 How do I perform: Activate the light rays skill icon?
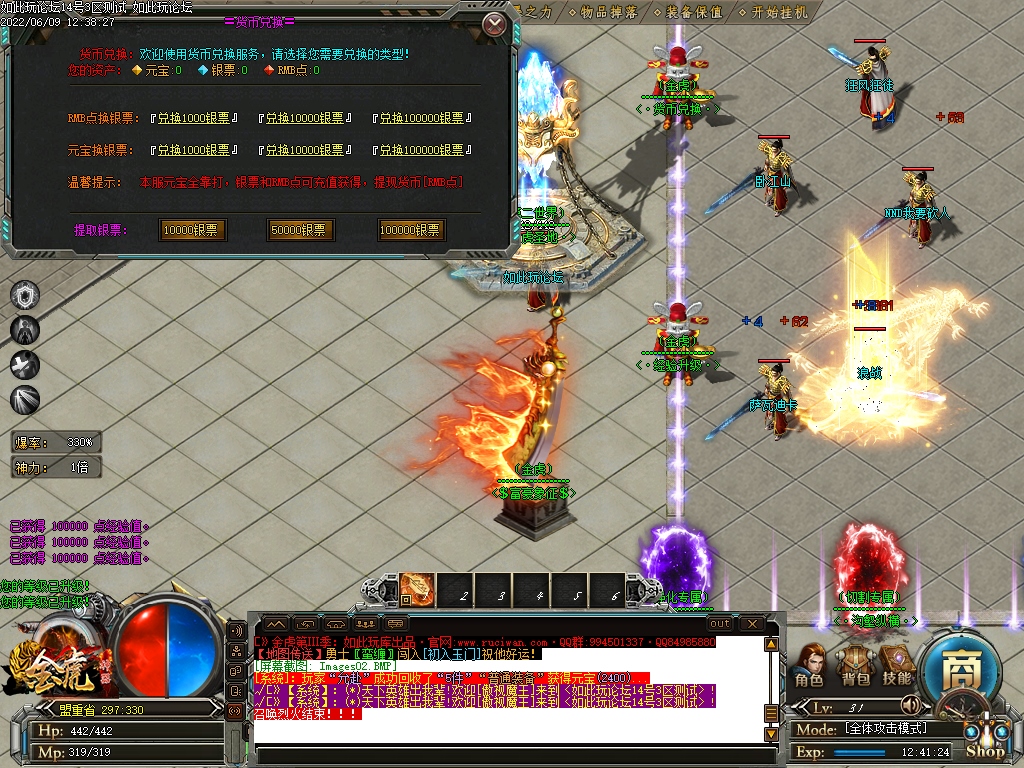point(25,400)
